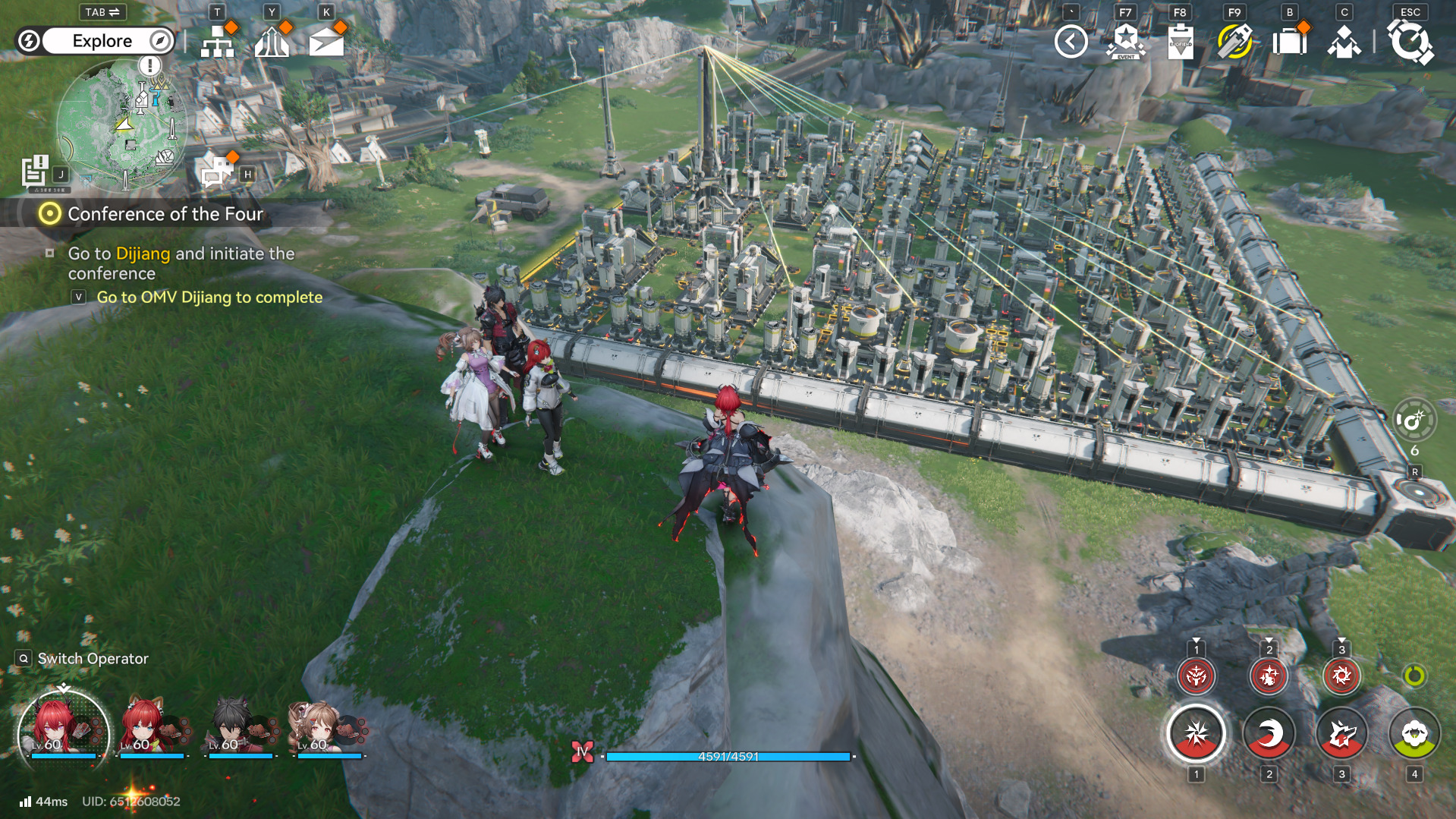Open the yellow-ringed ticket icon

point(1234,42)
